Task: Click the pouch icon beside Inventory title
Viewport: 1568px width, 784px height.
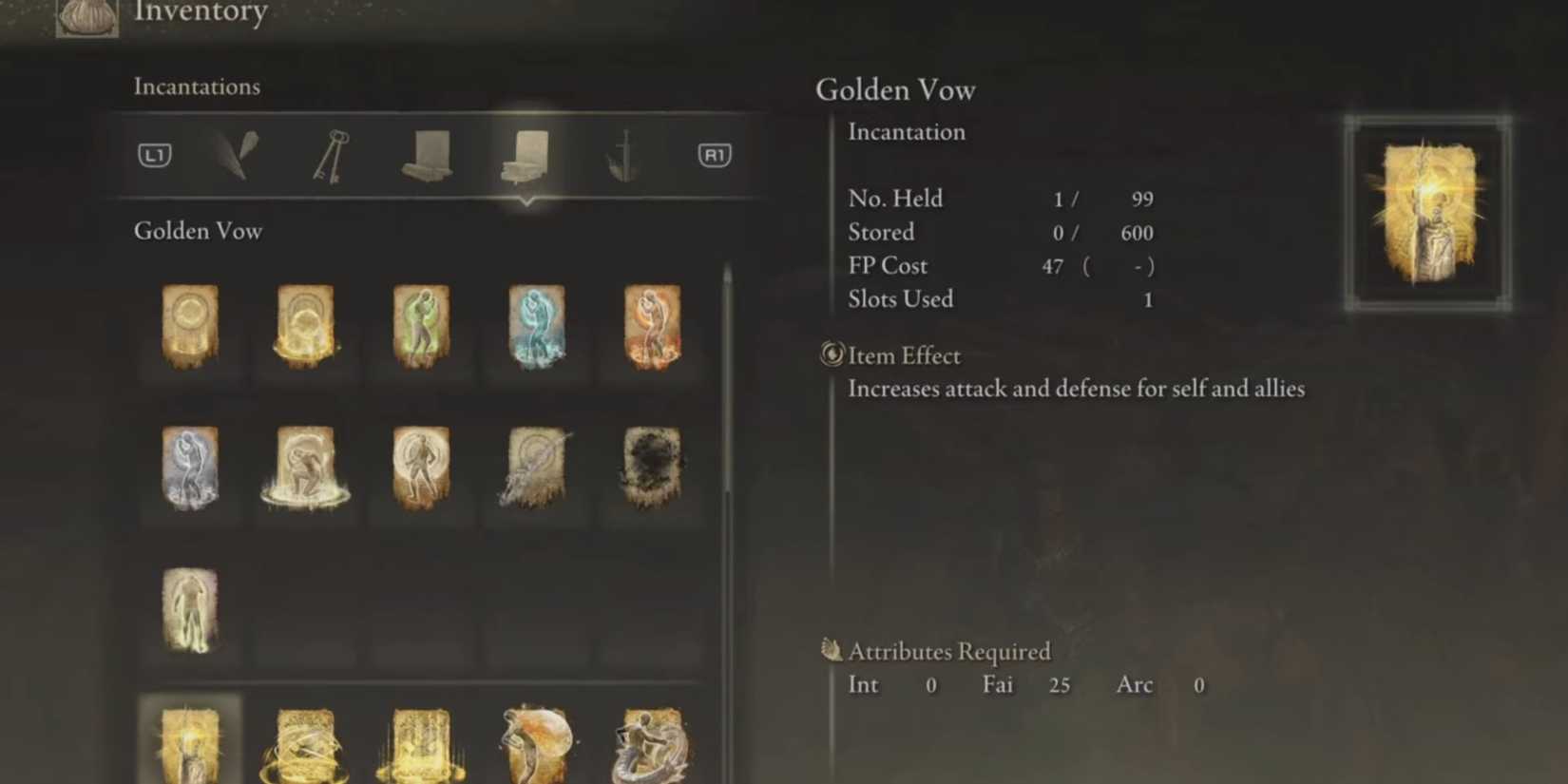Action: tap(84, 17)
